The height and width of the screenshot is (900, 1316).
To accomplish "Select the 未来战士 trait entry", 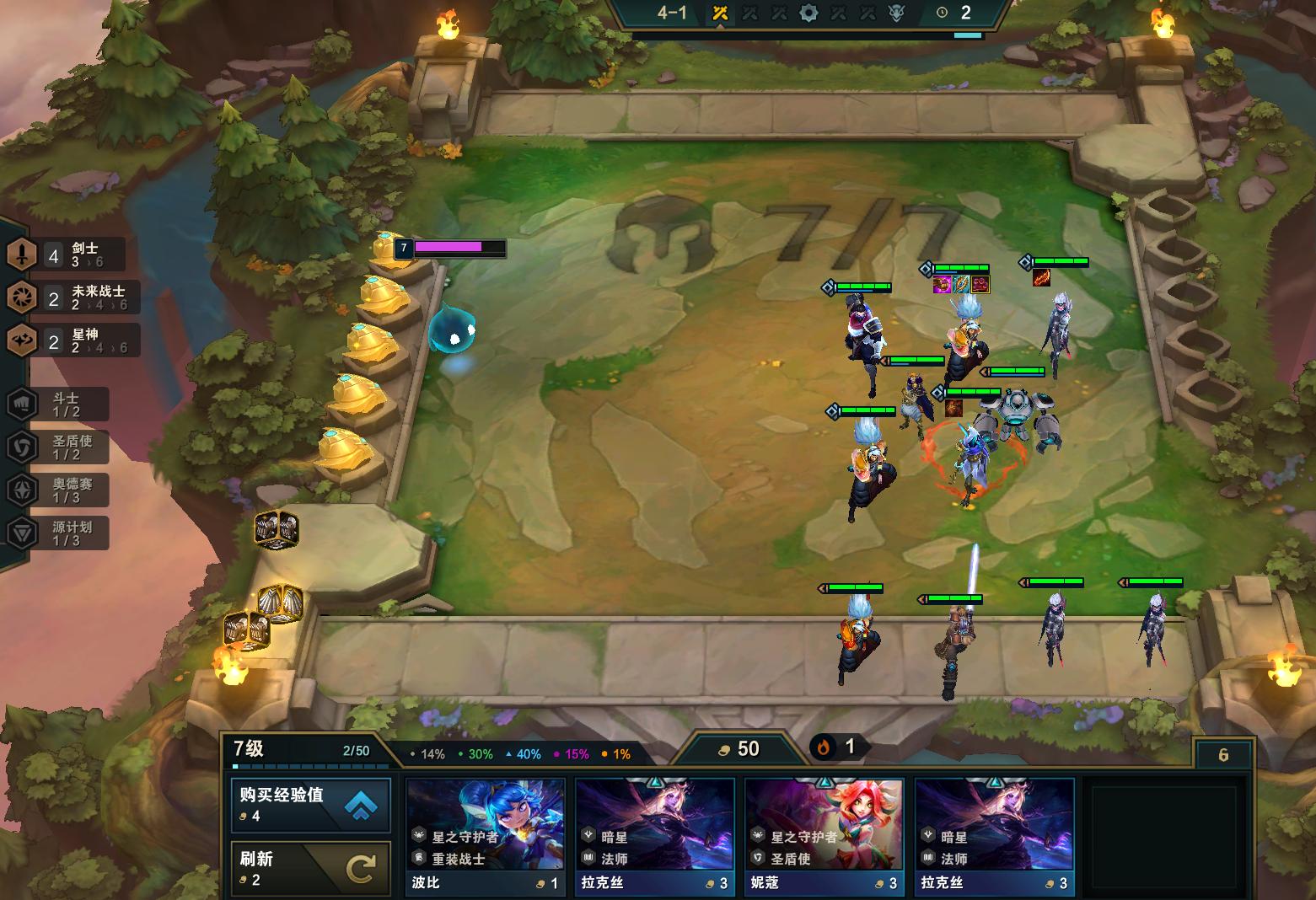I will point(73,297).
